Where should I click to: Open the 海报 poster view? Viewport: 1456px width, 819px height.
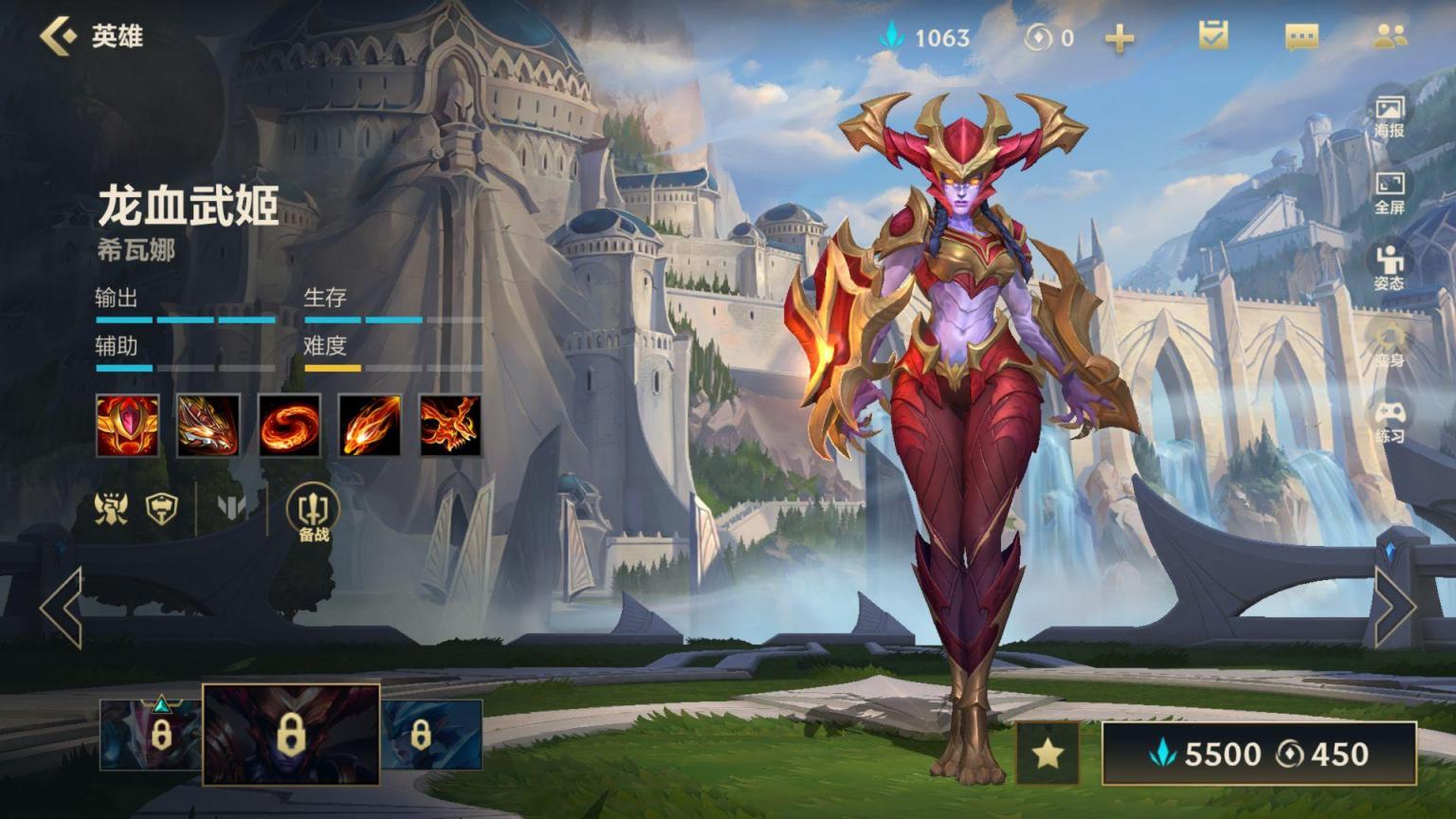[1389, 115]
